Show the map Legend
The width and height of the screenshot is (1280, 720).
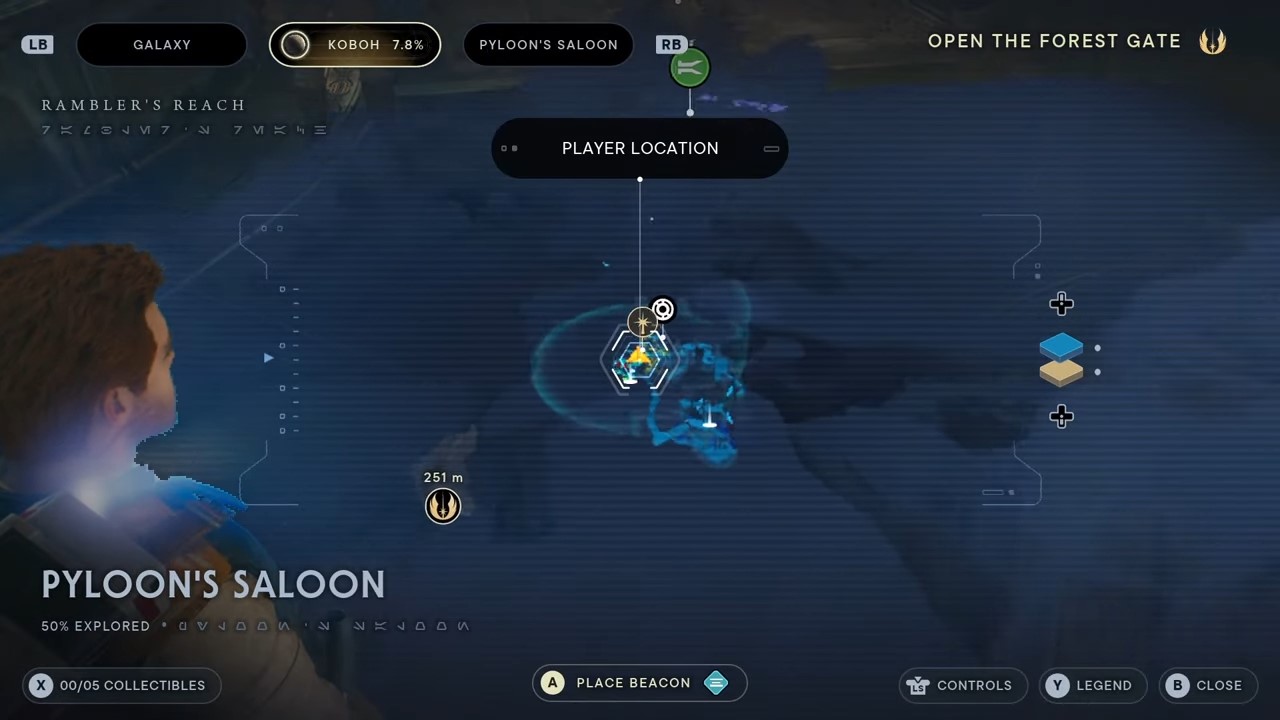tap(1092, 685)
